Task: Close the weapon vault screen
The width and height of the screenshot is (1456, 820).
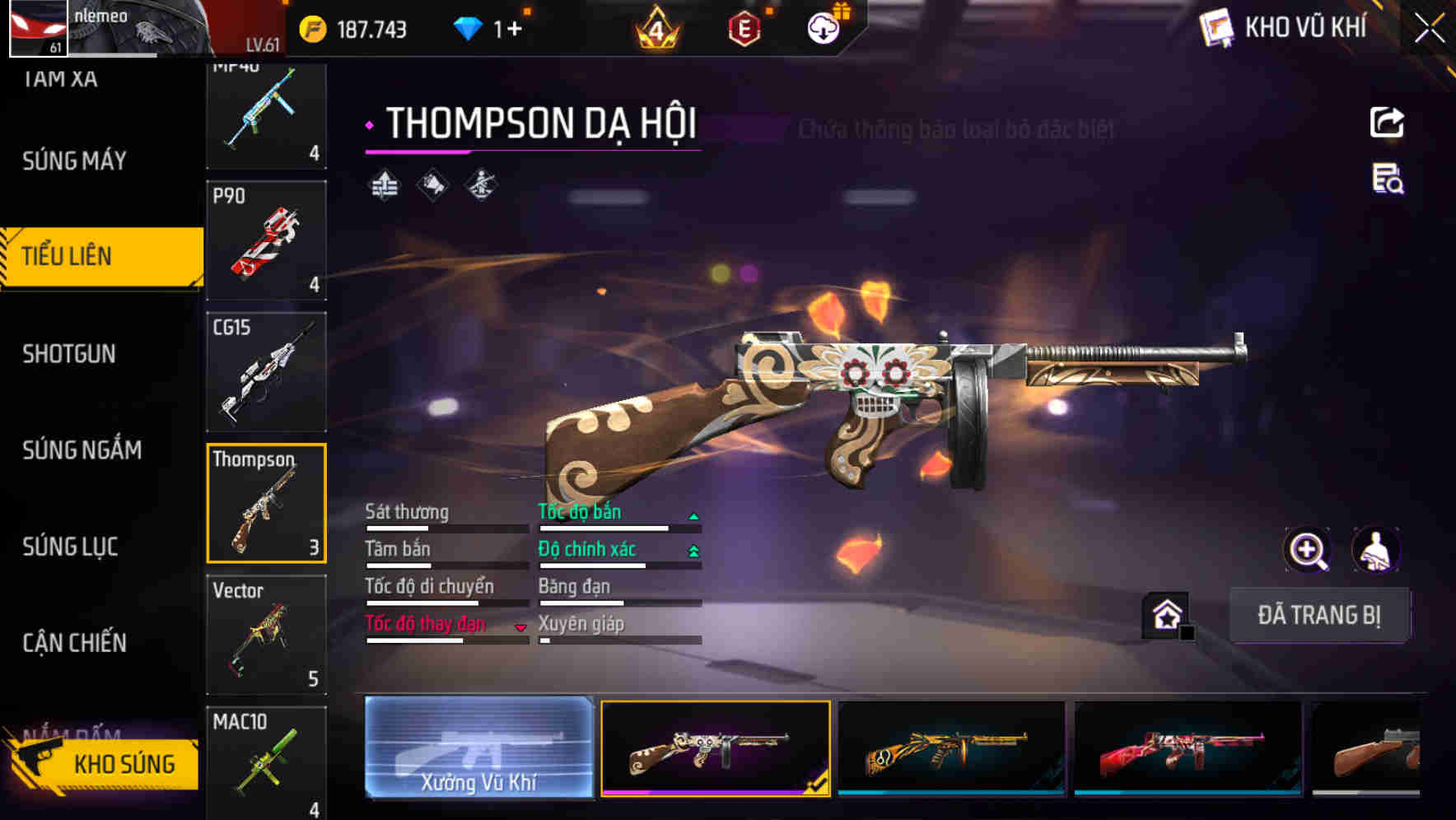Action: [1429, 29]
